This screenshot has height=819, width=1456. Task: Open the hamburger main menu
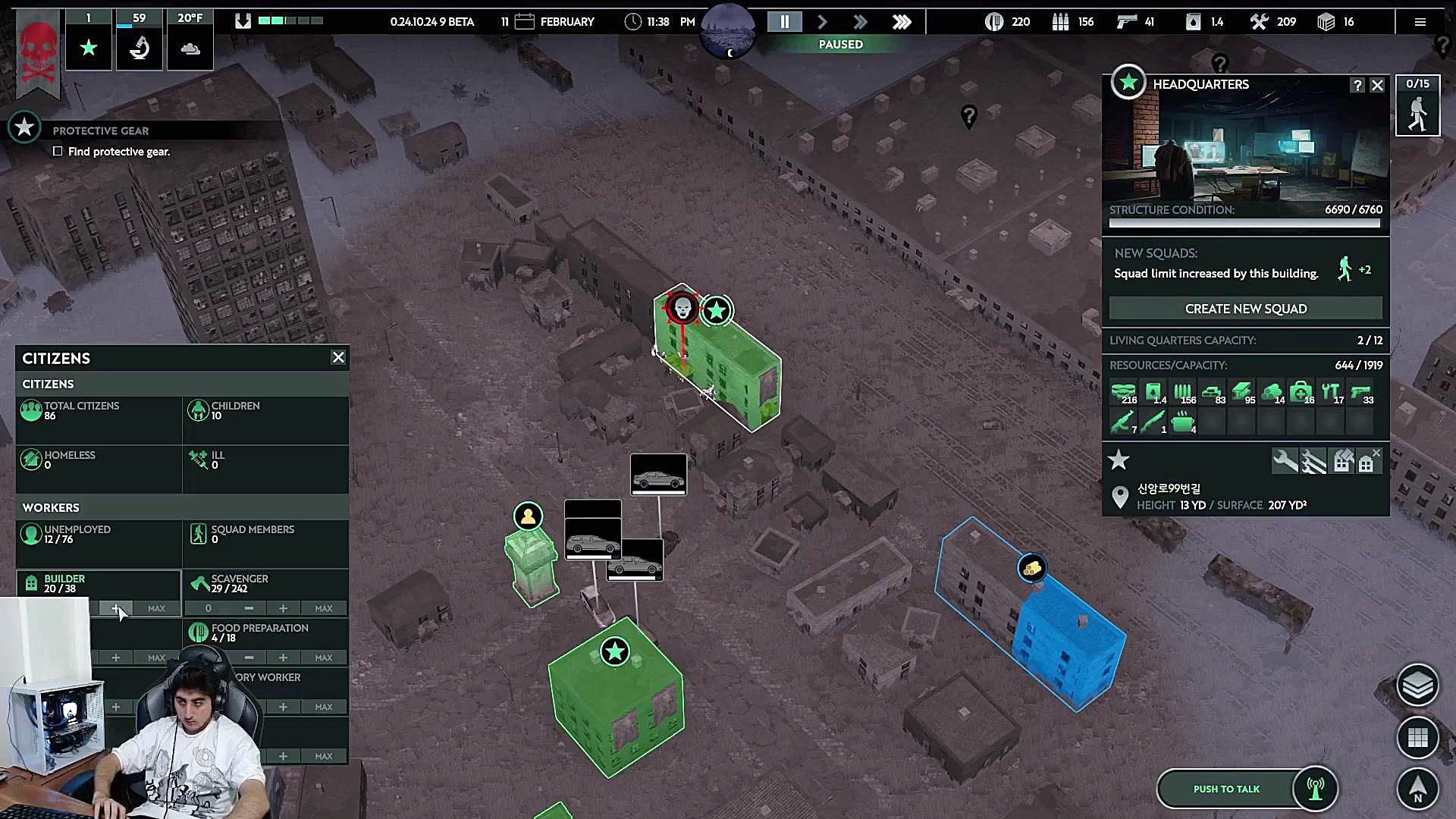click(1420, 22)
